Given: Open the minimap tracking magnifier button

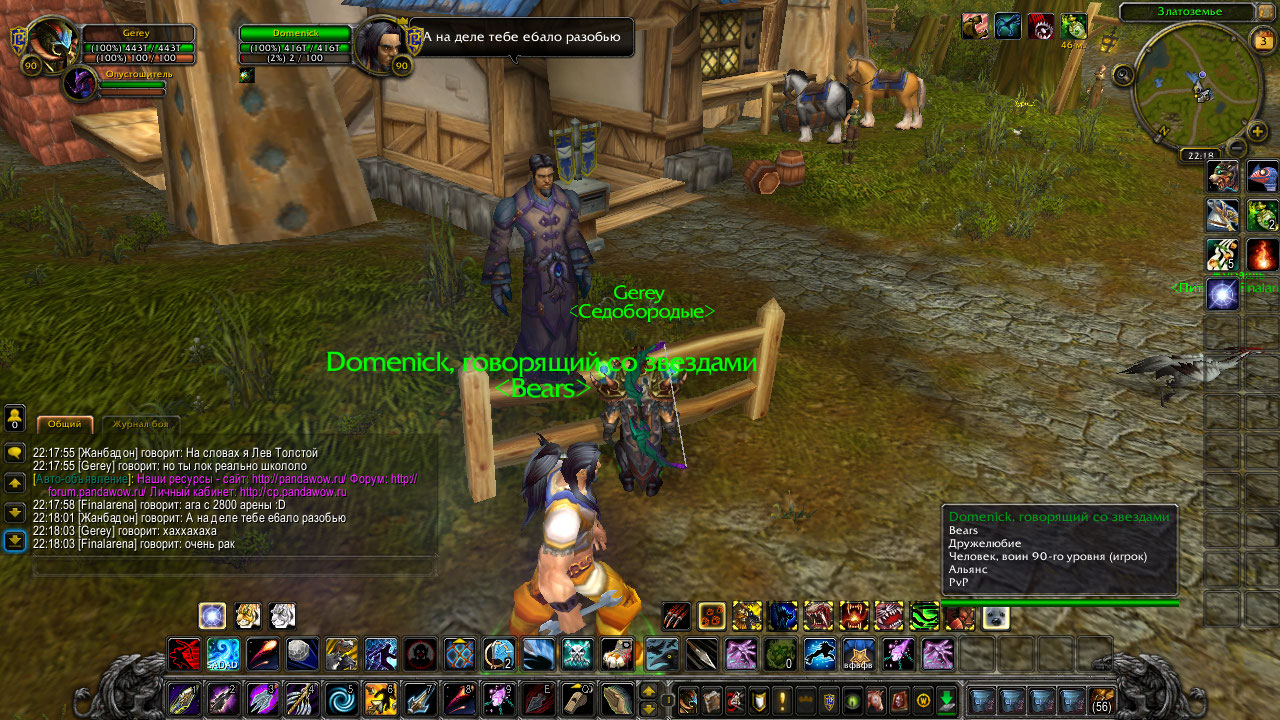Looking at the screenshot, I should 1122,74.
